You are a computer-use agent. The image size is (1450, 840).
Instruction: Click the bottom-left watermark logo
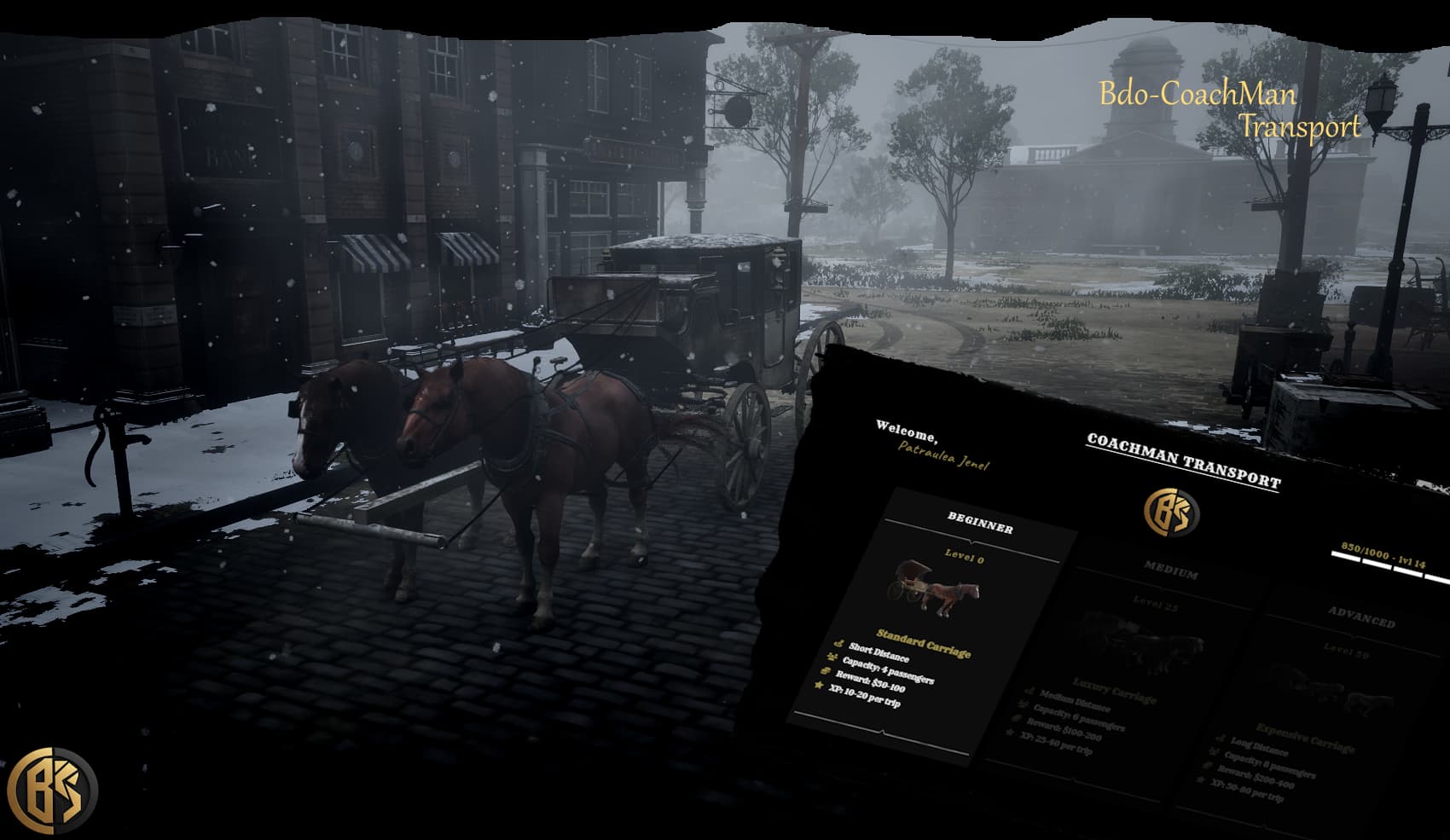point(53,788)
